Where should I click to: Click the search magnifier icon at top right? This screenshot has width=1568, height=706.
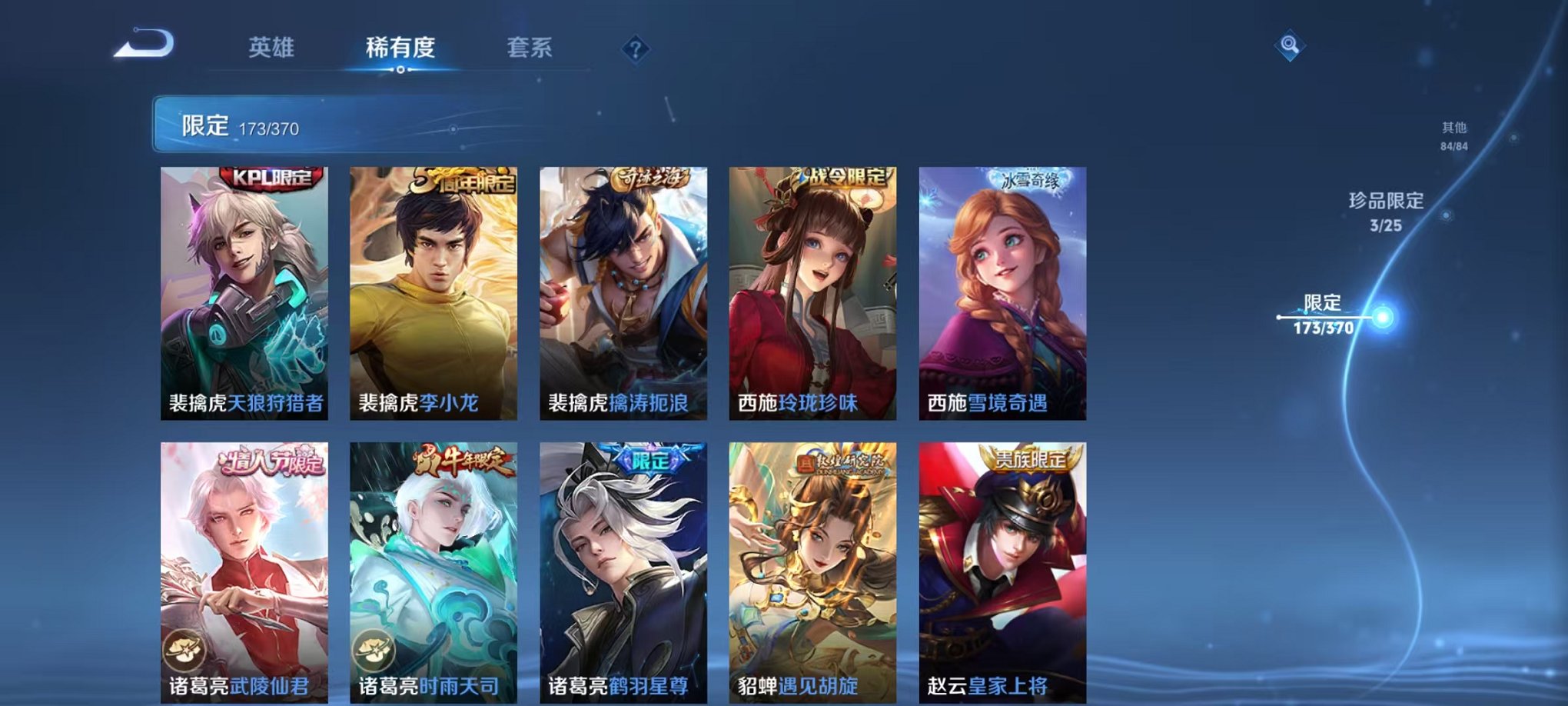point(1292,46)
